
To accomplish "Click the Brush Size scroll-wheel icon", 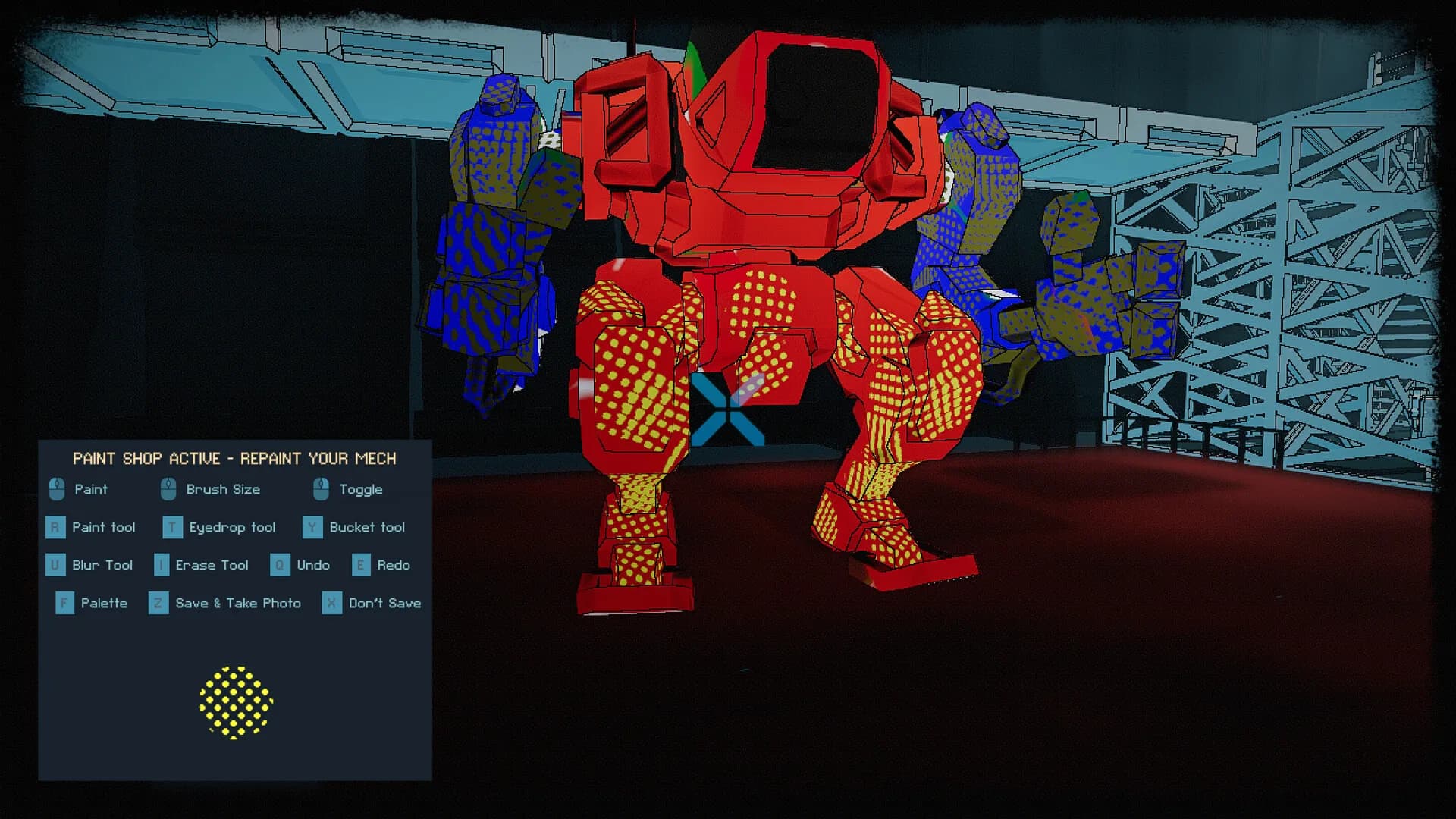I will (168, 490).
